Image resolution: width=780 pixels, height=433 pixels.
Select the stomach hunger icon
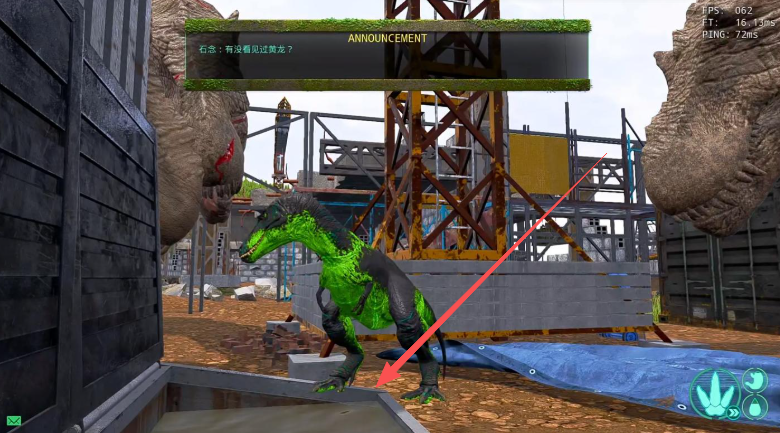click(x=754, y=380)
